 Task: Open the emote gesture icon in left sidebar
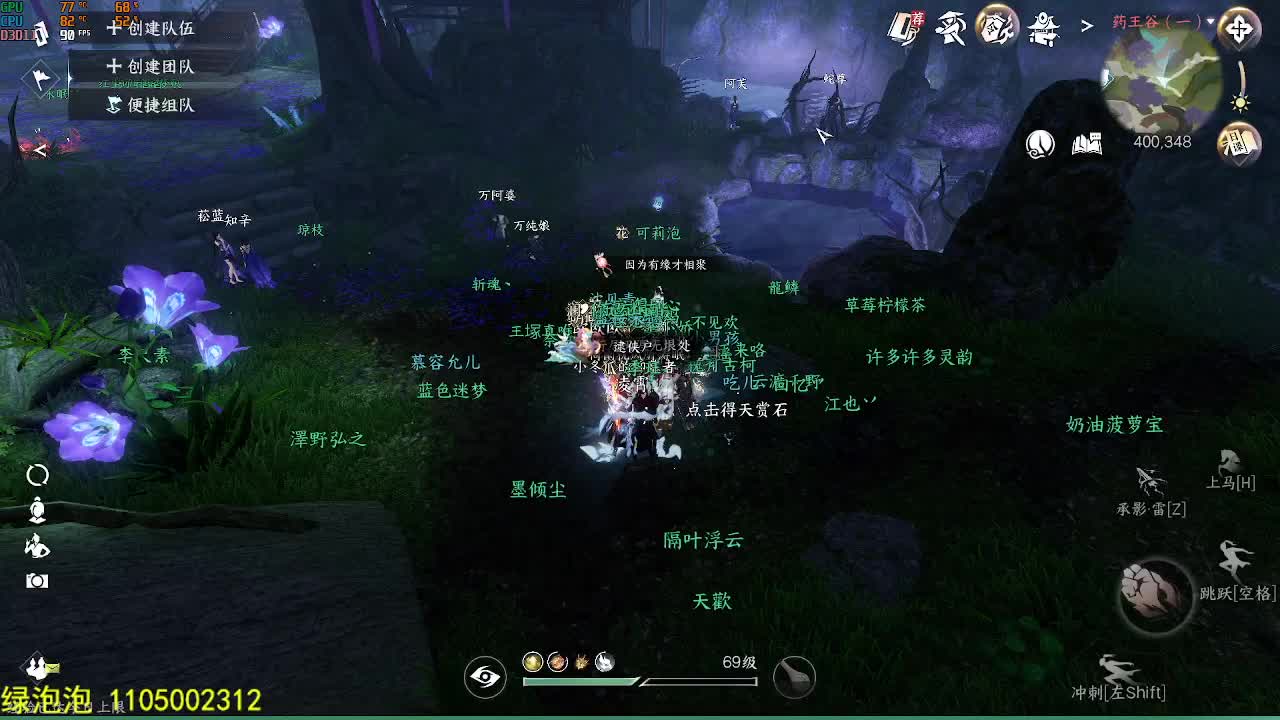pos(36,546)
